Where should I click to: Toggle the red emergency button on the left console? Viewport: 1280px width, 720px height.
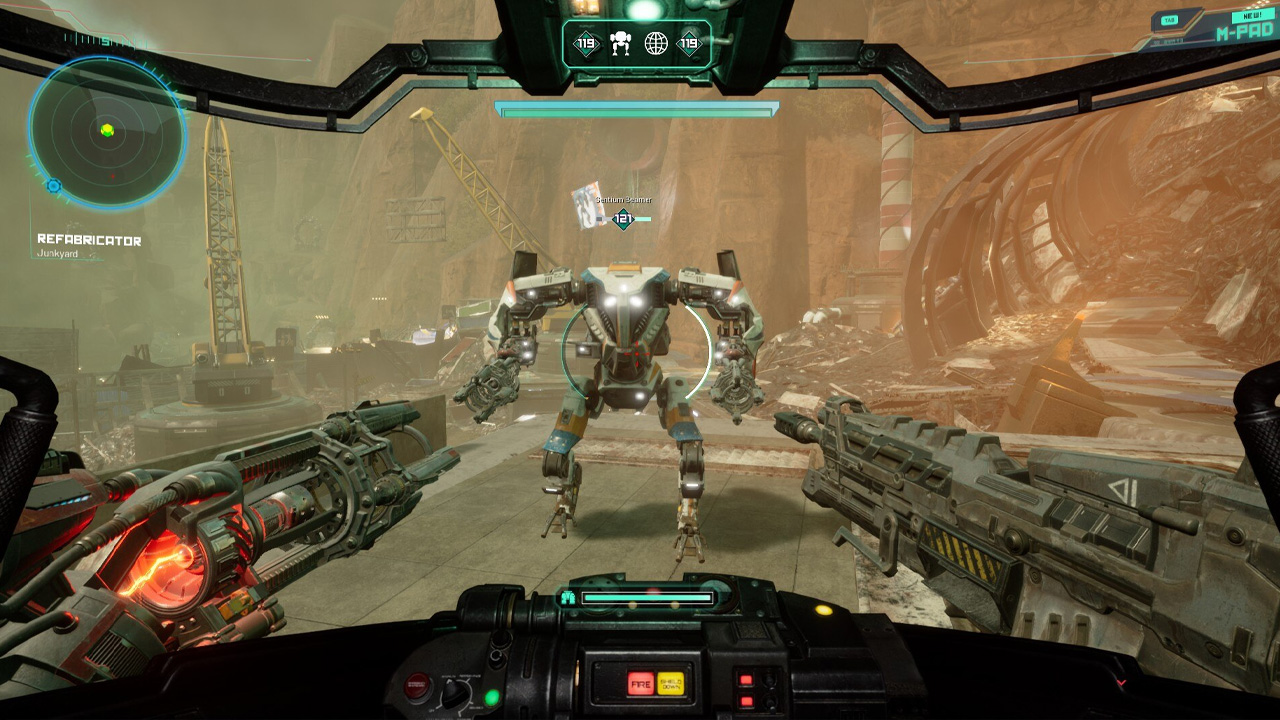click(417, 686)
